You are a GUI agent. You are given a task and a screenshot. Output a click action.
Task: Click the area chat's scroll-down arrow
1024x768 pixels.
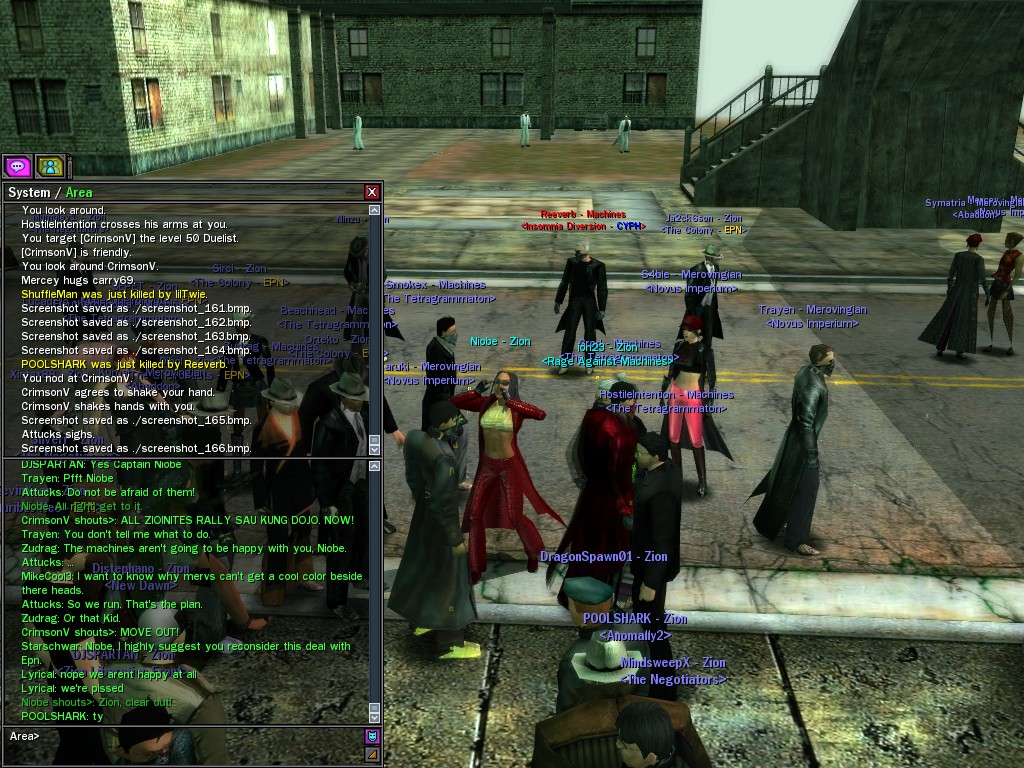click(x=375, y=716)
